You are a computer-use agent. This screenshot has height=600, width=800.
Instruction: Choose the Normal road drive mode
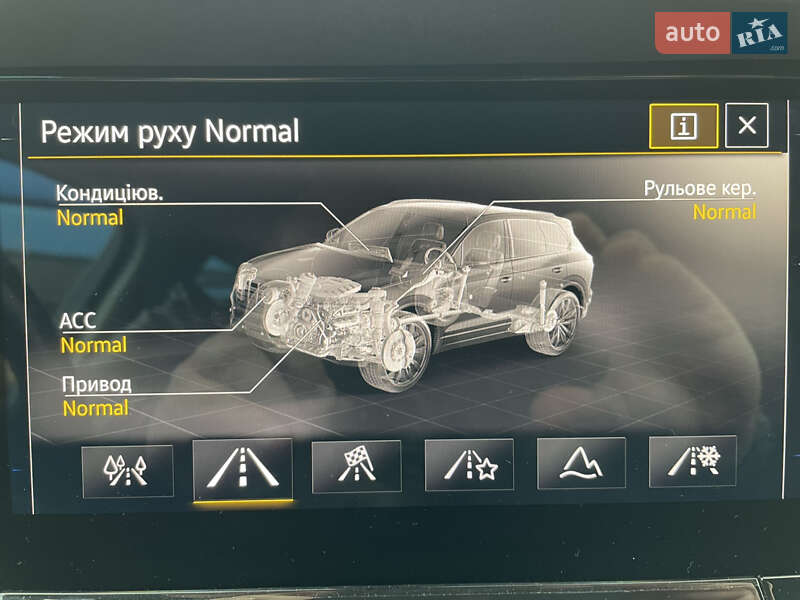pos(243,468)
